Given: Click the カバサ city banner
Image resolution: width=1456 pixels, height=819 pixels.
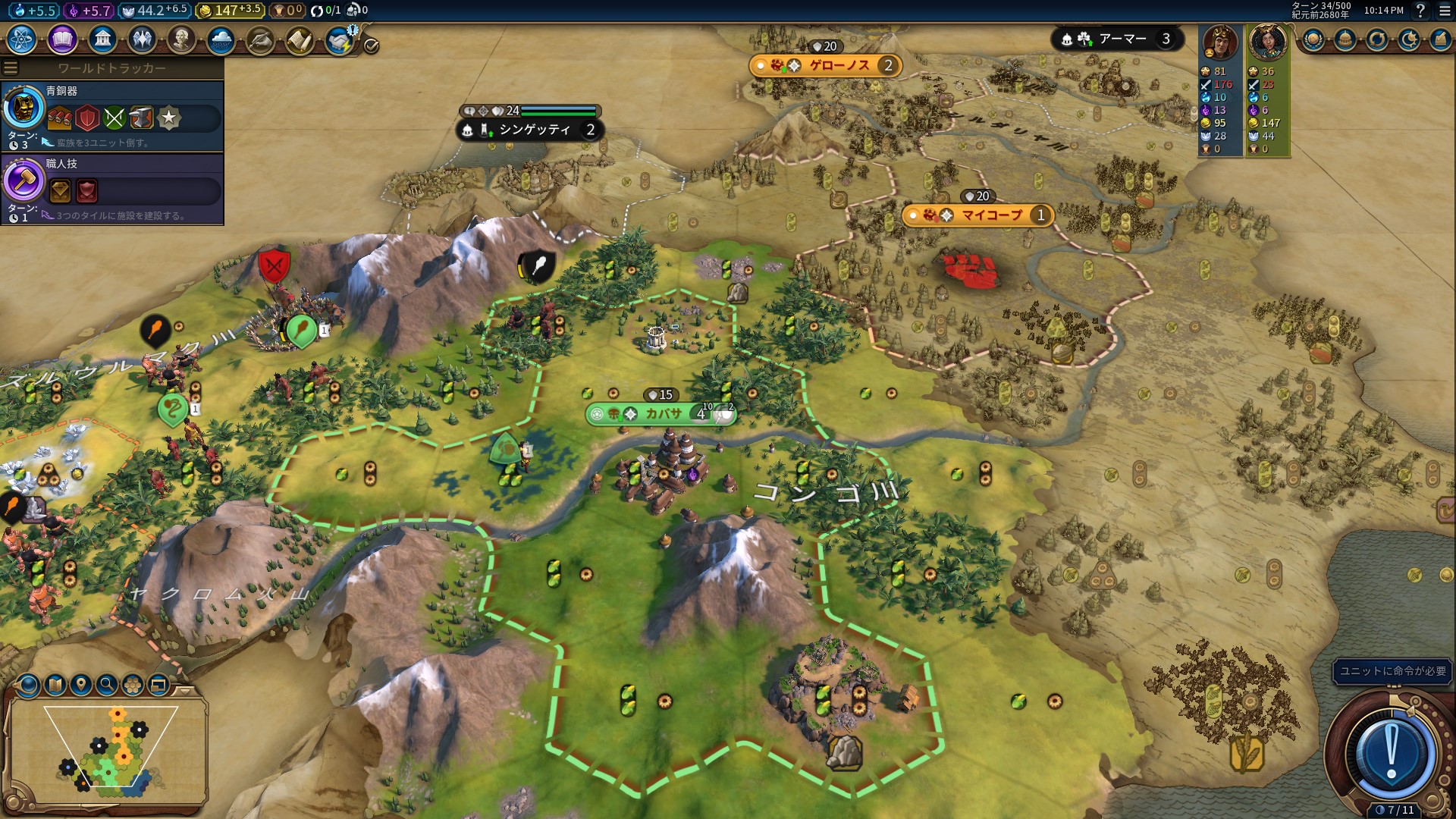Looking at the screenshot, I should [660, 413].
